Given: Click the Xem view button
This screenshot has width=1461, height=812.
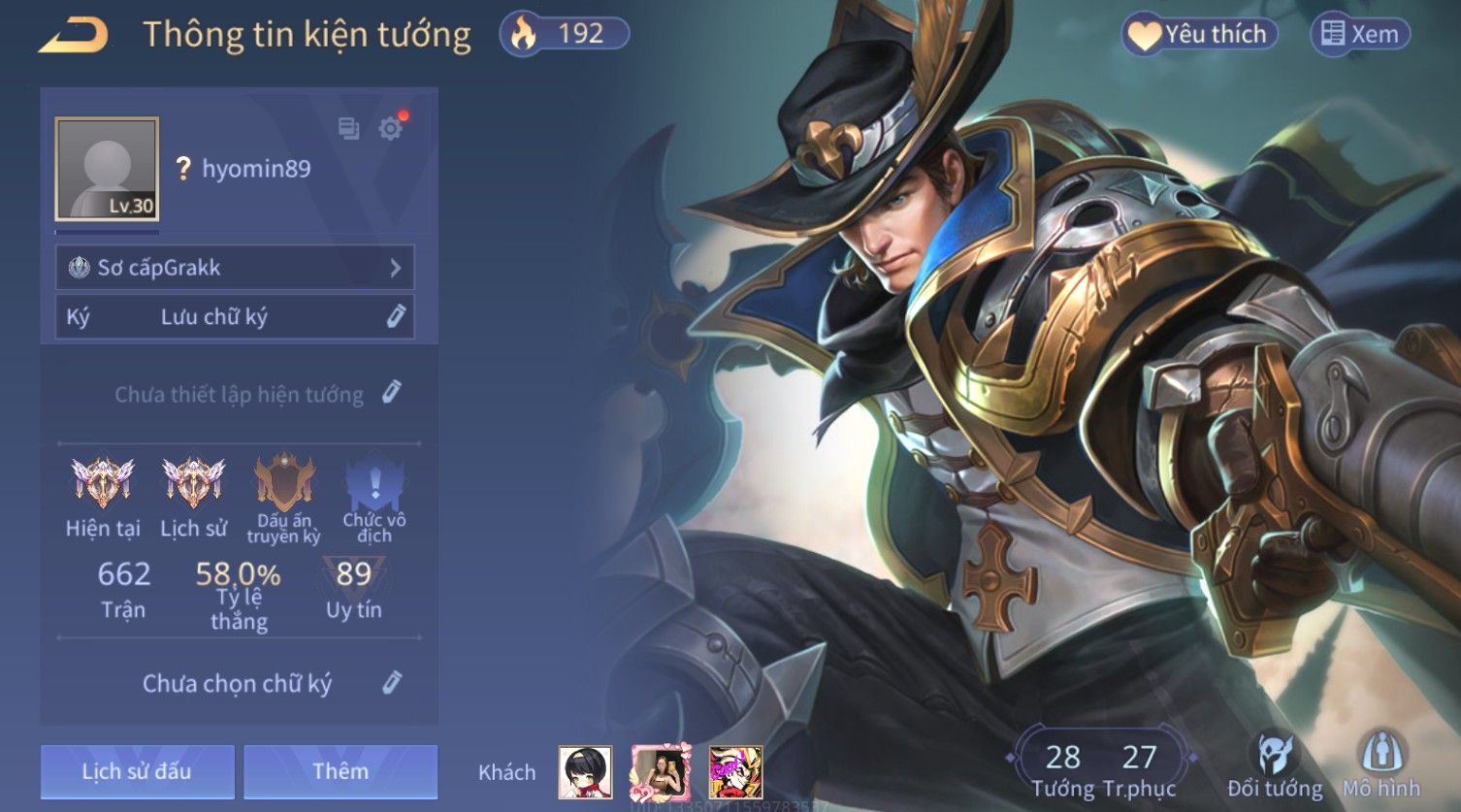Looking at the screenshot, I should click(1360, 35).
